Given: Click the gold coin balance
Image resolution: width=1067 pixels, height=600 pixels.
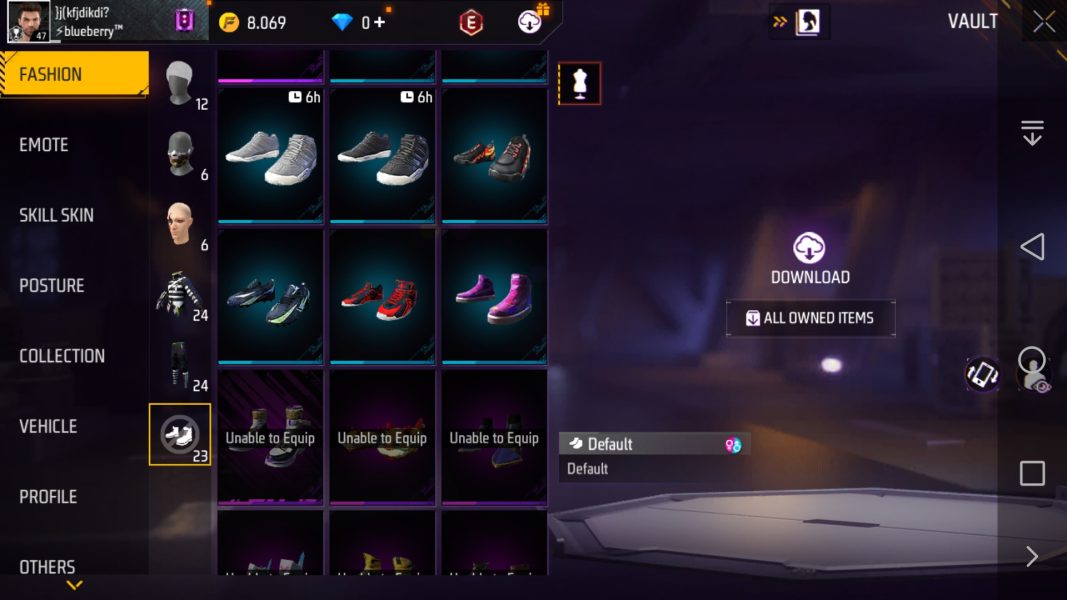Looking at the screenshot, I should (x=252, y=22).
